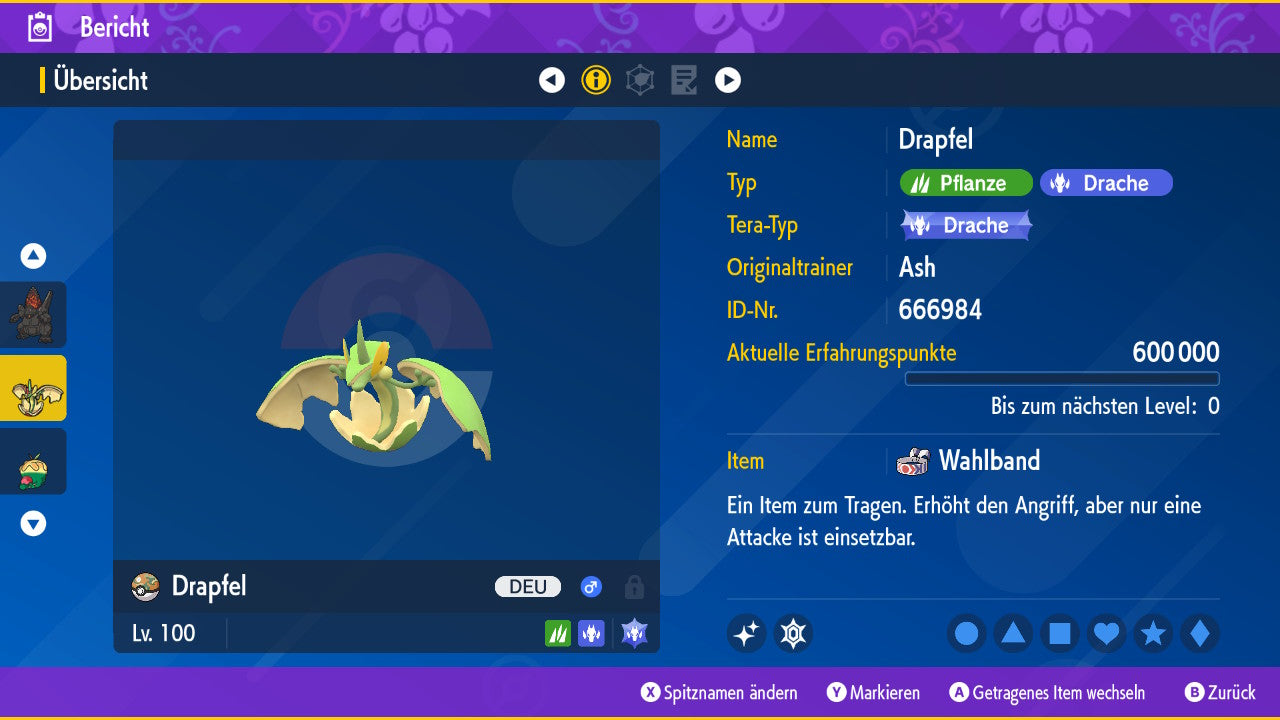Click the Bericht notebook icon in the header
This screenshot has height=720, width=1280.
(x=38, y=27)
